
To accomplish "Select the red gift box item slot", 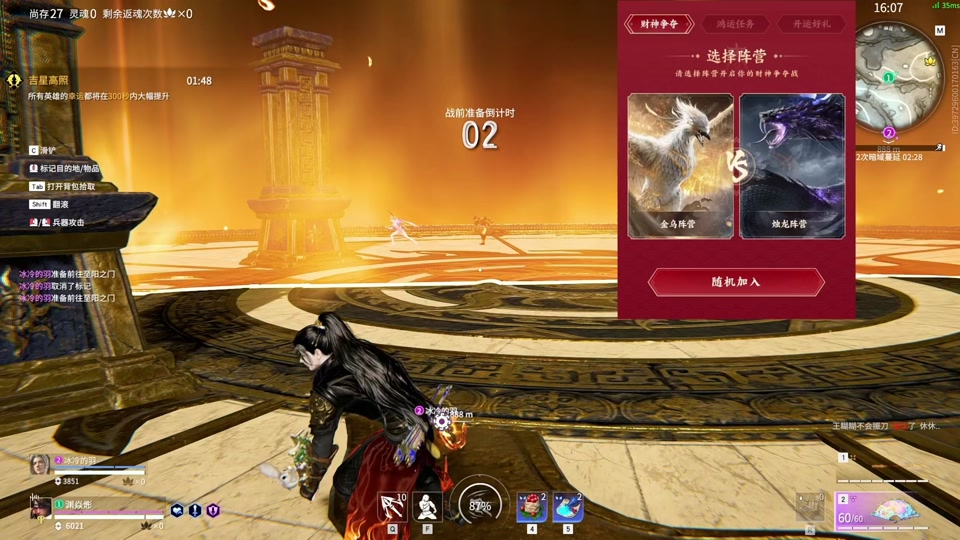I will (x=531, y=507).
